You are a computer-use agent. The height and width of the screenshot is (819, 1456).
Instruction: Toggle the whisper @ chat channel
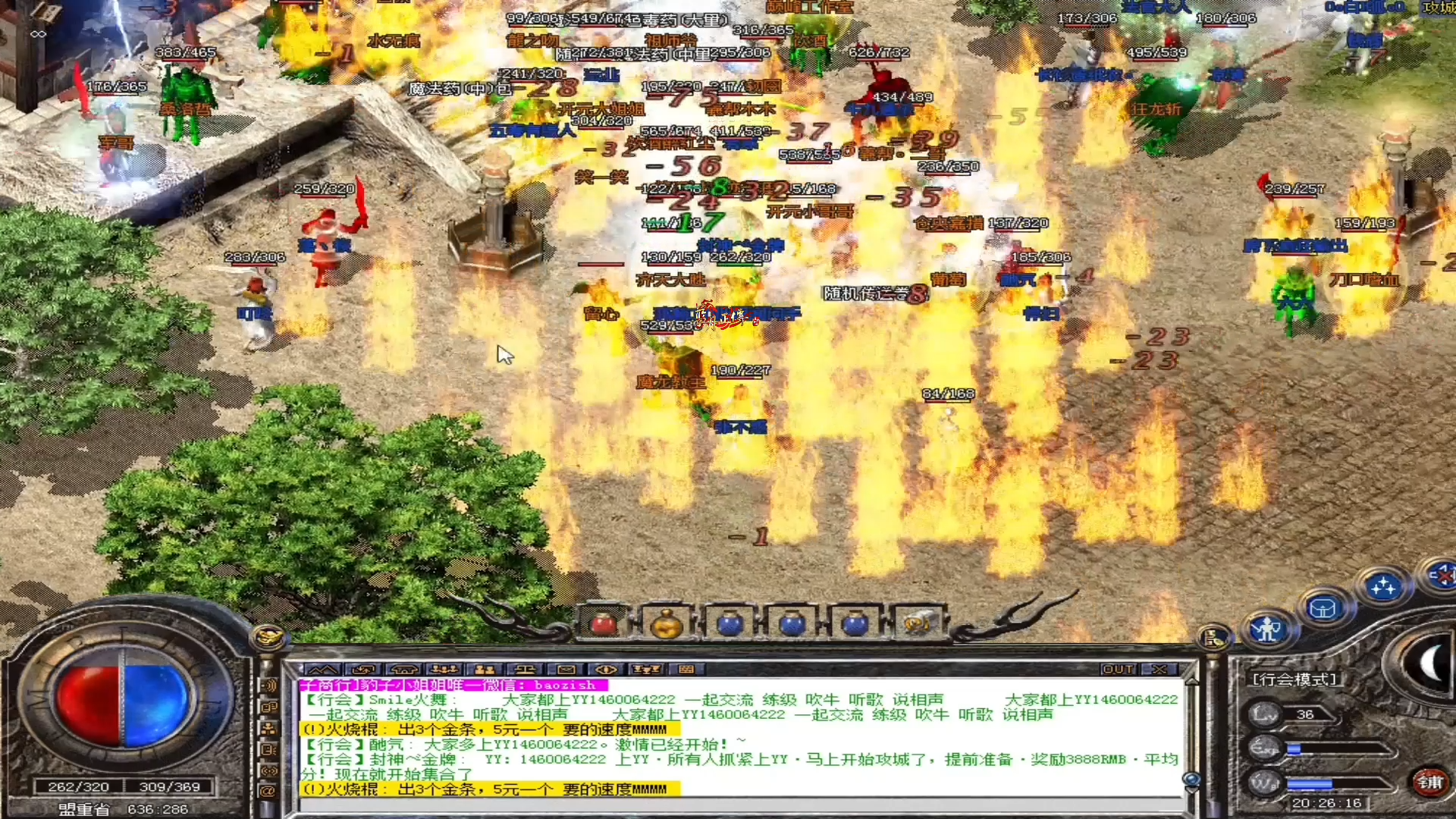pyautogui.click(x=268, y=790)
